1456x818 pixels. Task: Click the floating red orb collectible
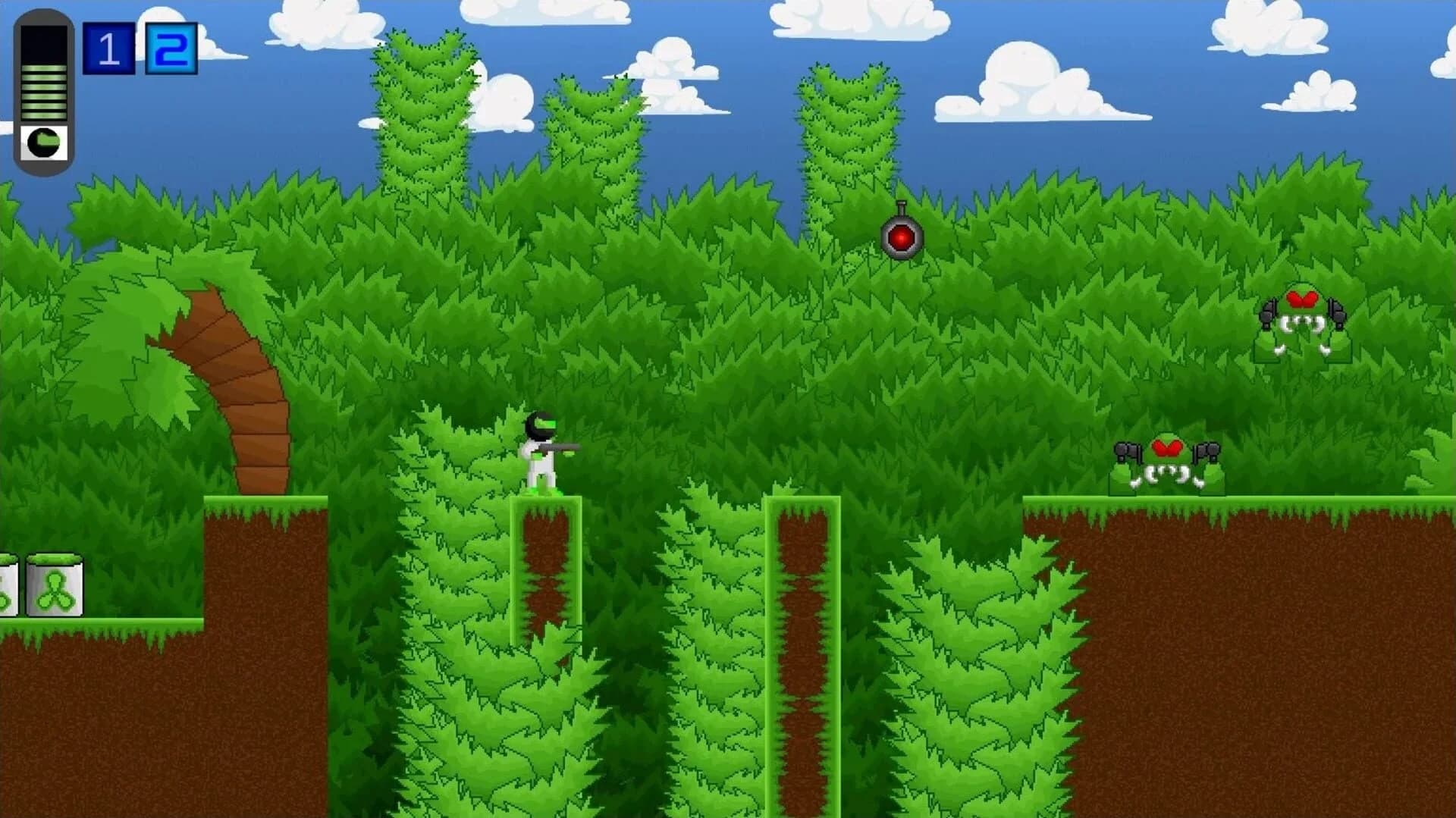click(902, 237)
